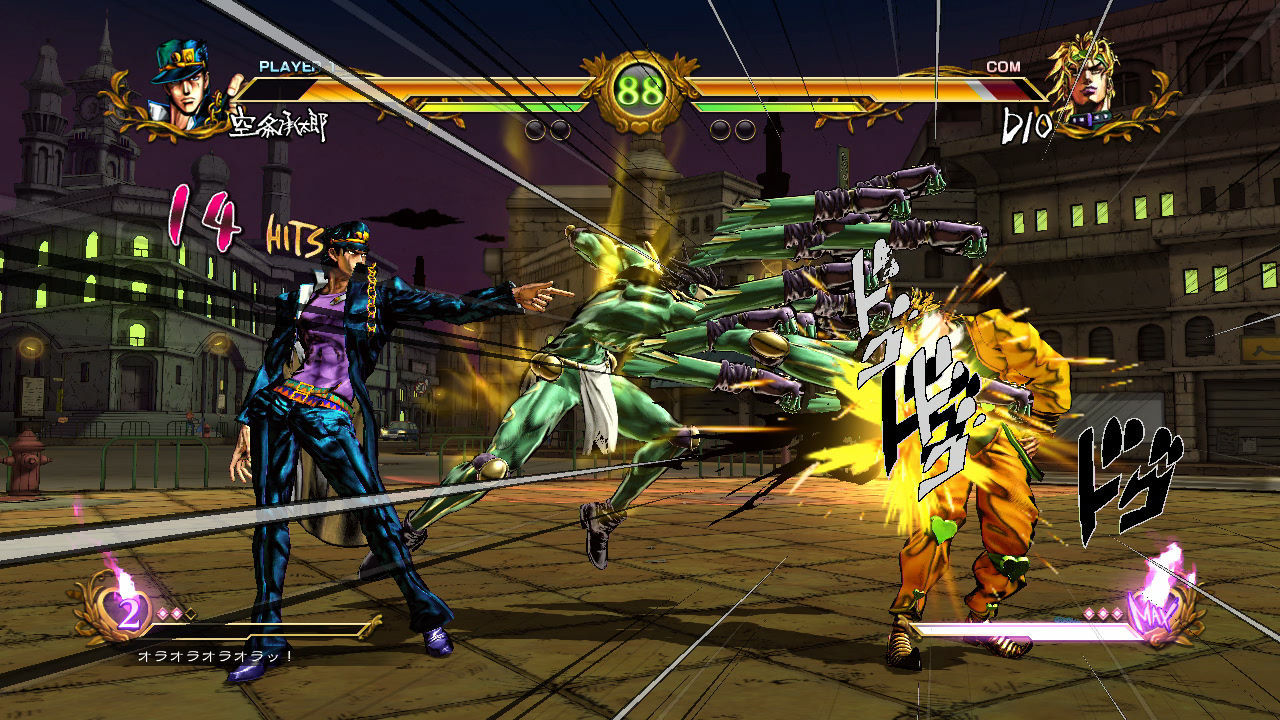Viewport: 1280px width, 720px height.
Task: Click Jotaro's character portrait
Action: 185,85
